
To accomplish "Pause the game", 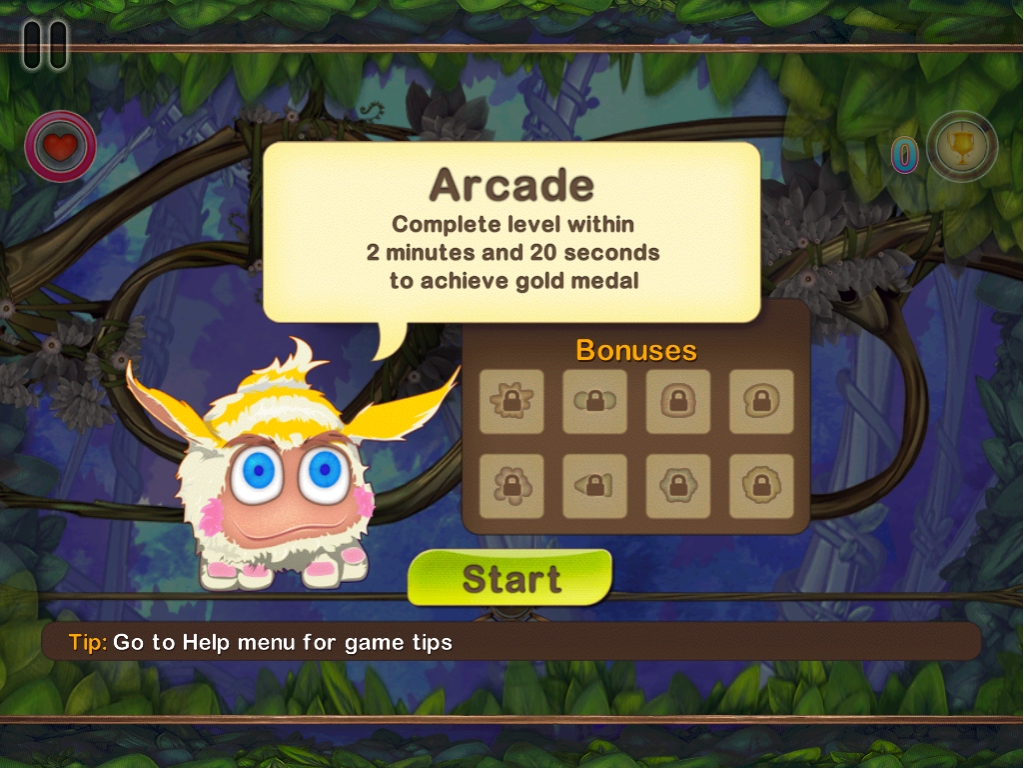I will (45, 45).
